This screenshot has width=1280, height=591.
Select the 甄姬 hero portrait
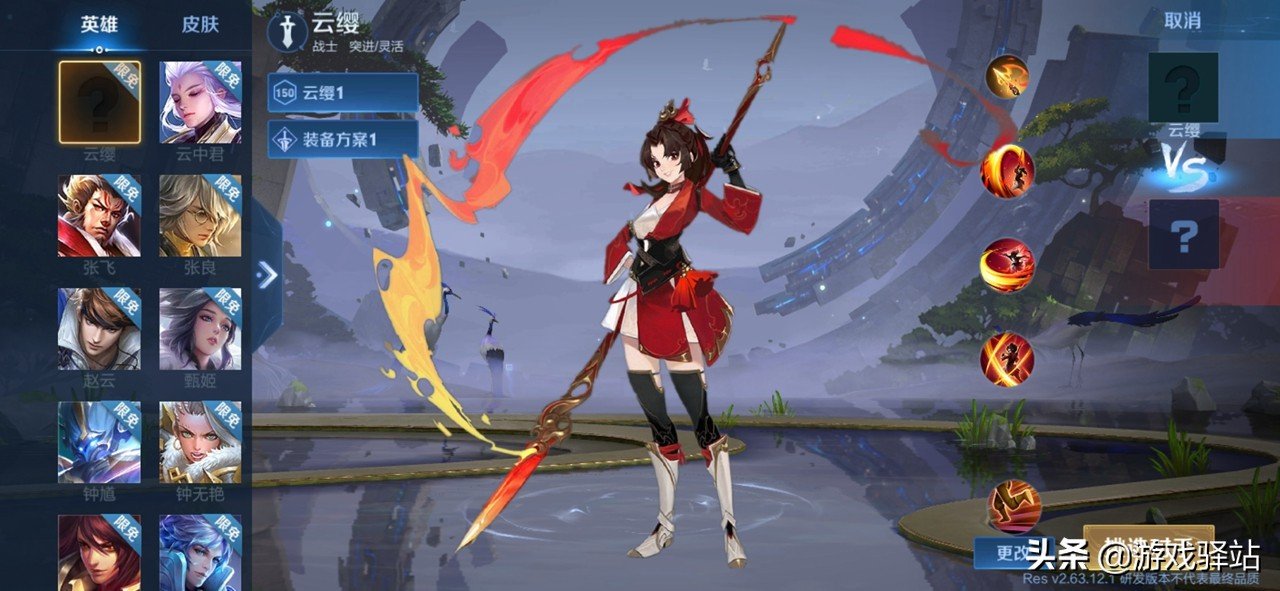point(200,329)
